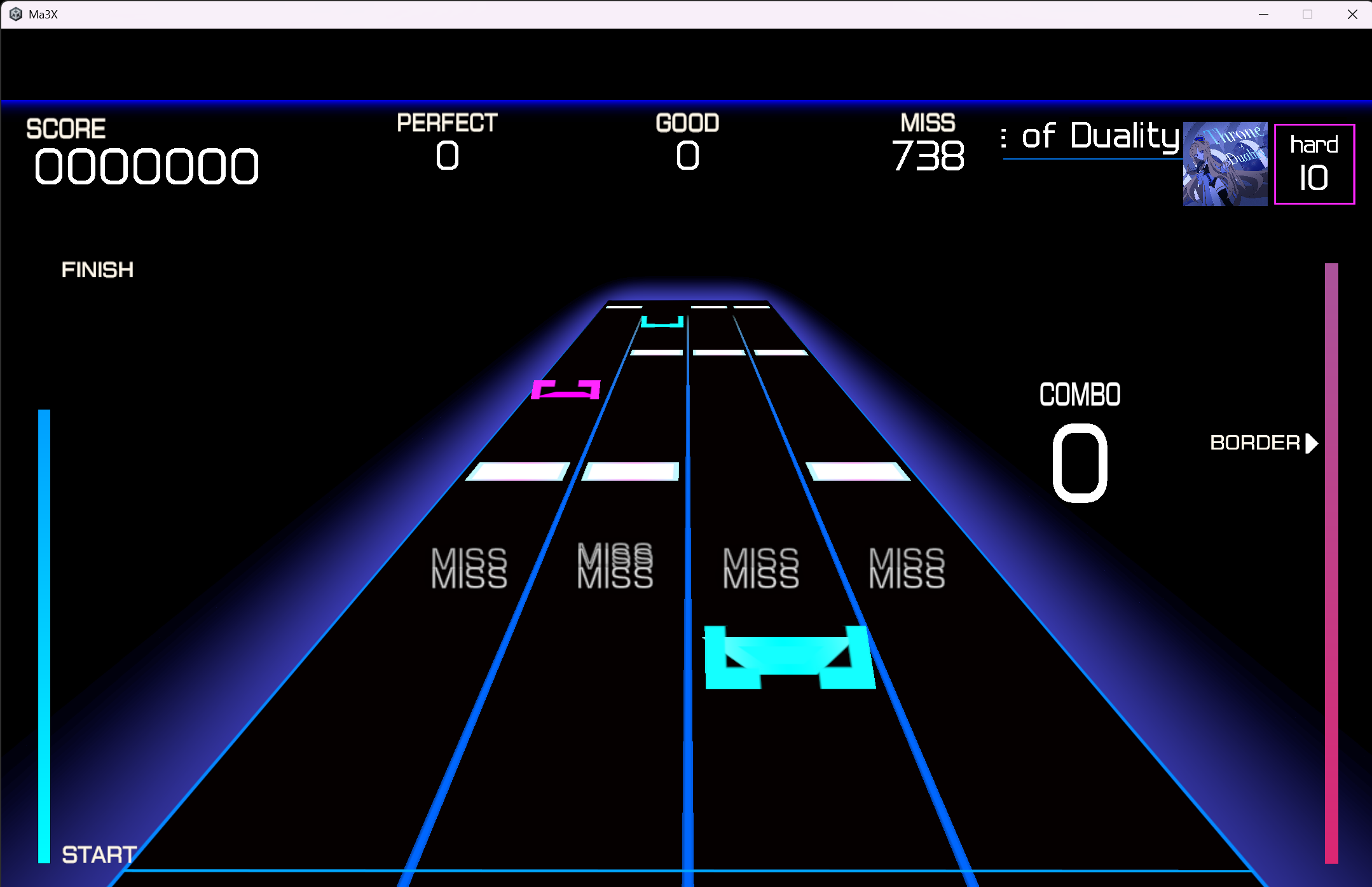
Task: Minimize the Ma3X window
Action: [x=1264, y=14]
